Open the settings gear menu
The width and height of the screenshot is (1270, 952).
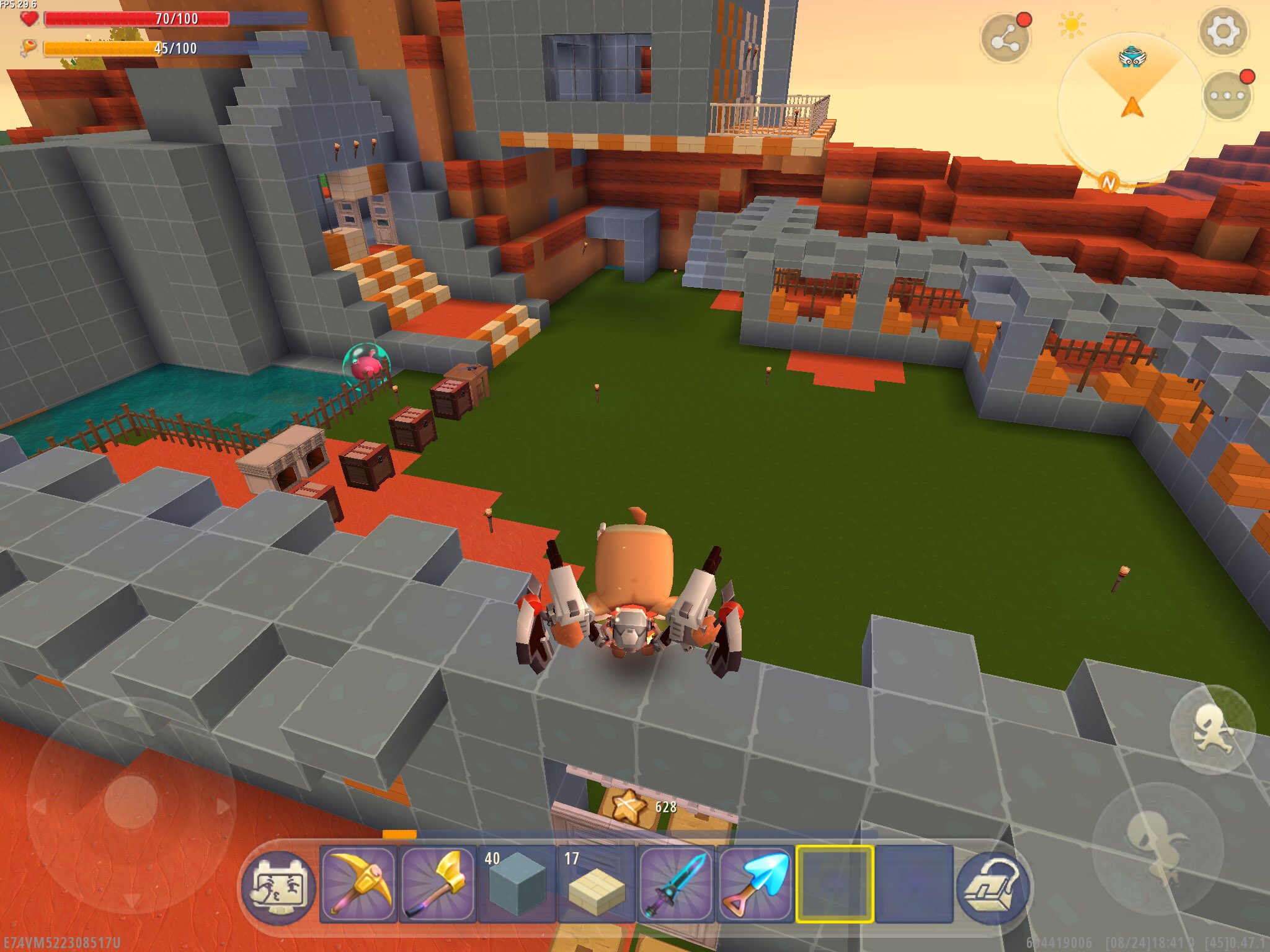pyautogui.click(x=1222, y=31)
